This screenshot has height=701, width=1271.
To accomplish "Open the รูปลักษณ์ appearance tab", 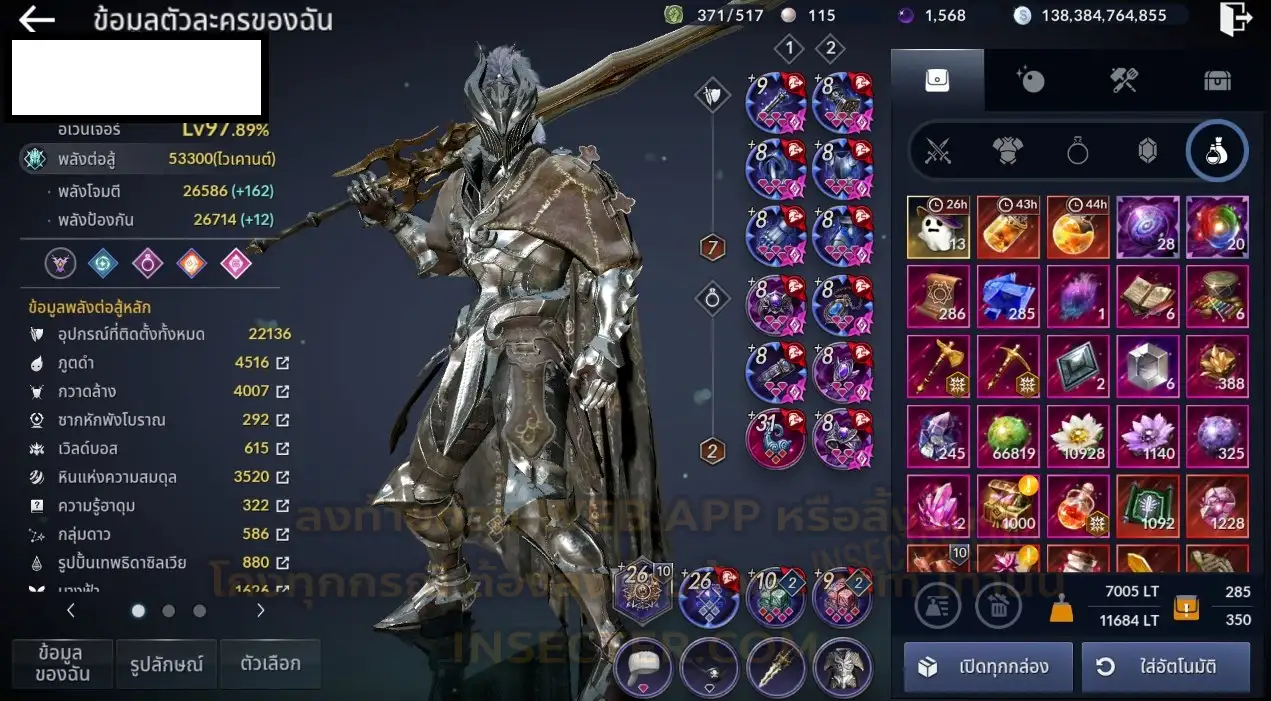I will point(167,664).
